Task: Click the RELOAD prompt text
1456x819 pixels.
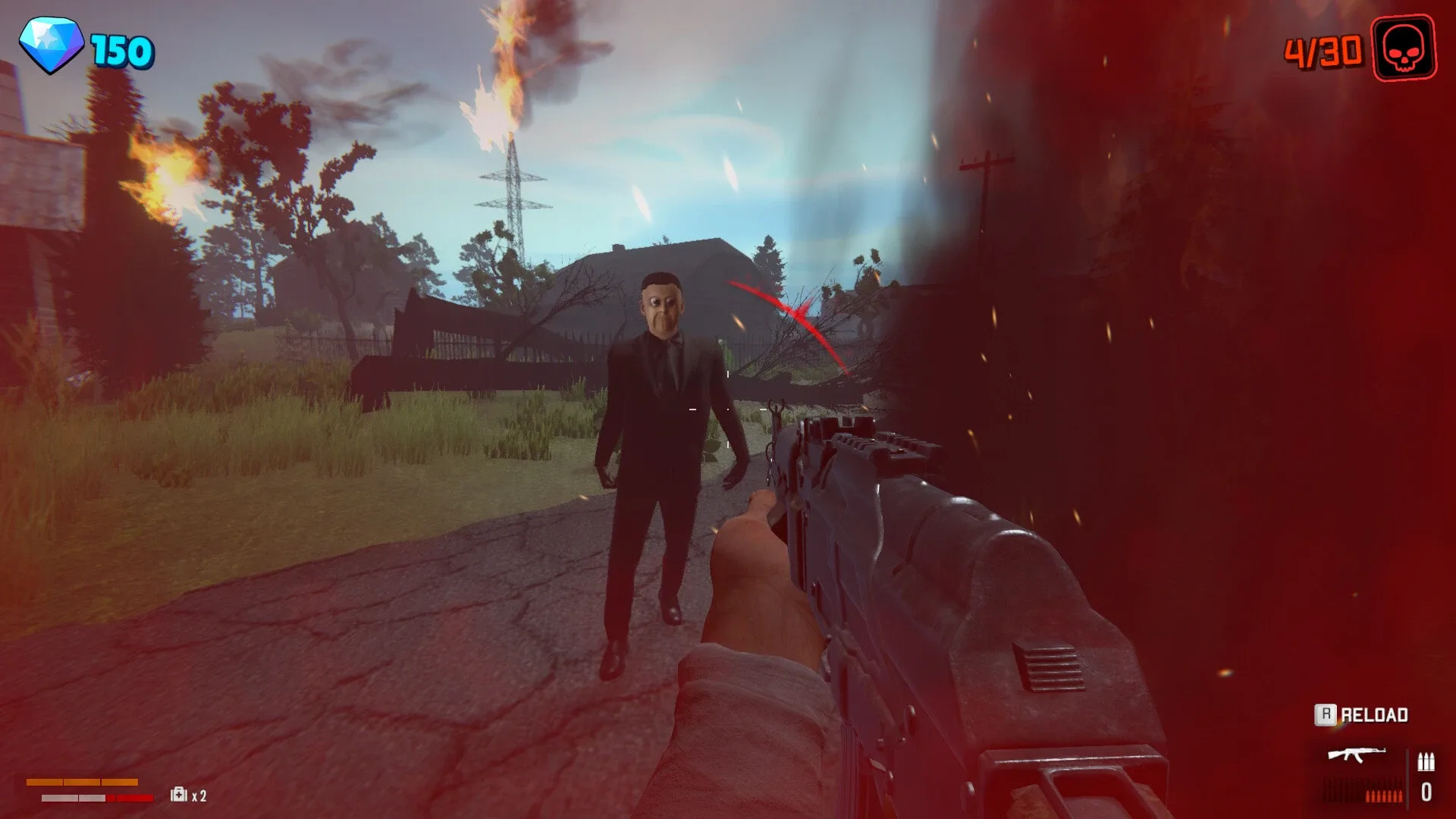Action: click(1374, 714)
